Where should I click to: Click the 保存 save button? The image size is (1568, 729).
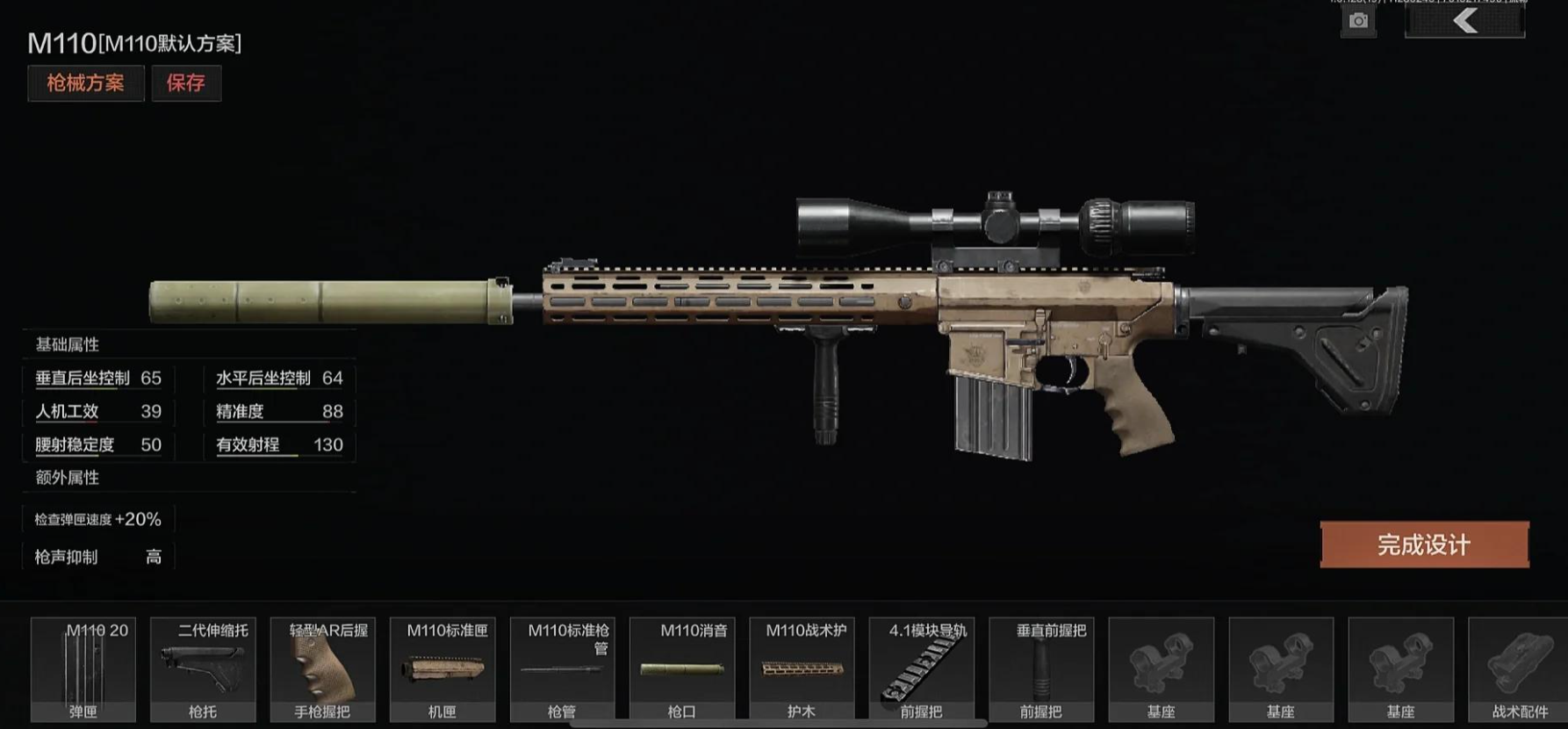186,83
